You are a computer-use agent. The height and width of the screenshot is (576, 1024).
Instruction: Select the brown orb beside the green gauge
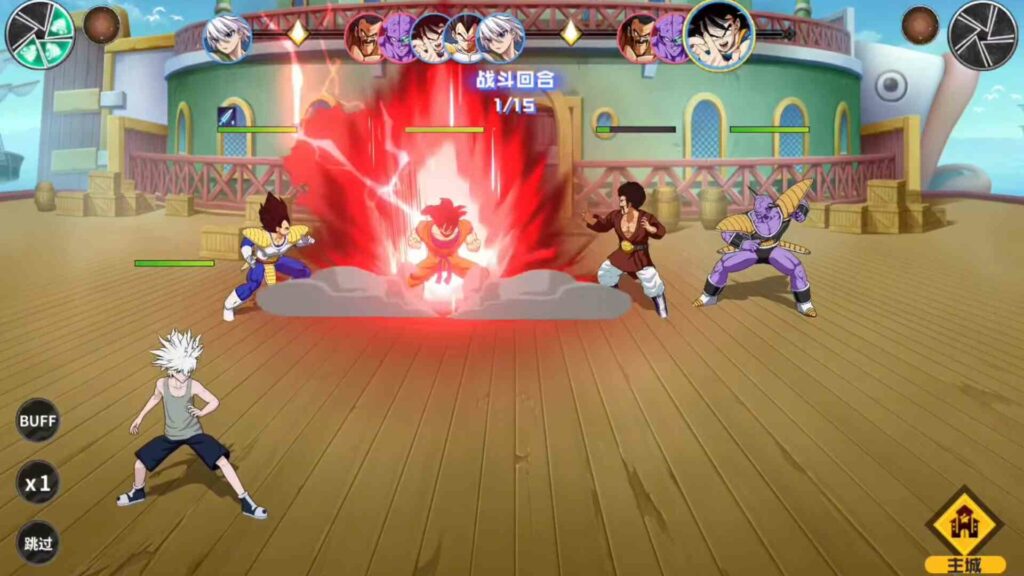pos(101,25)
